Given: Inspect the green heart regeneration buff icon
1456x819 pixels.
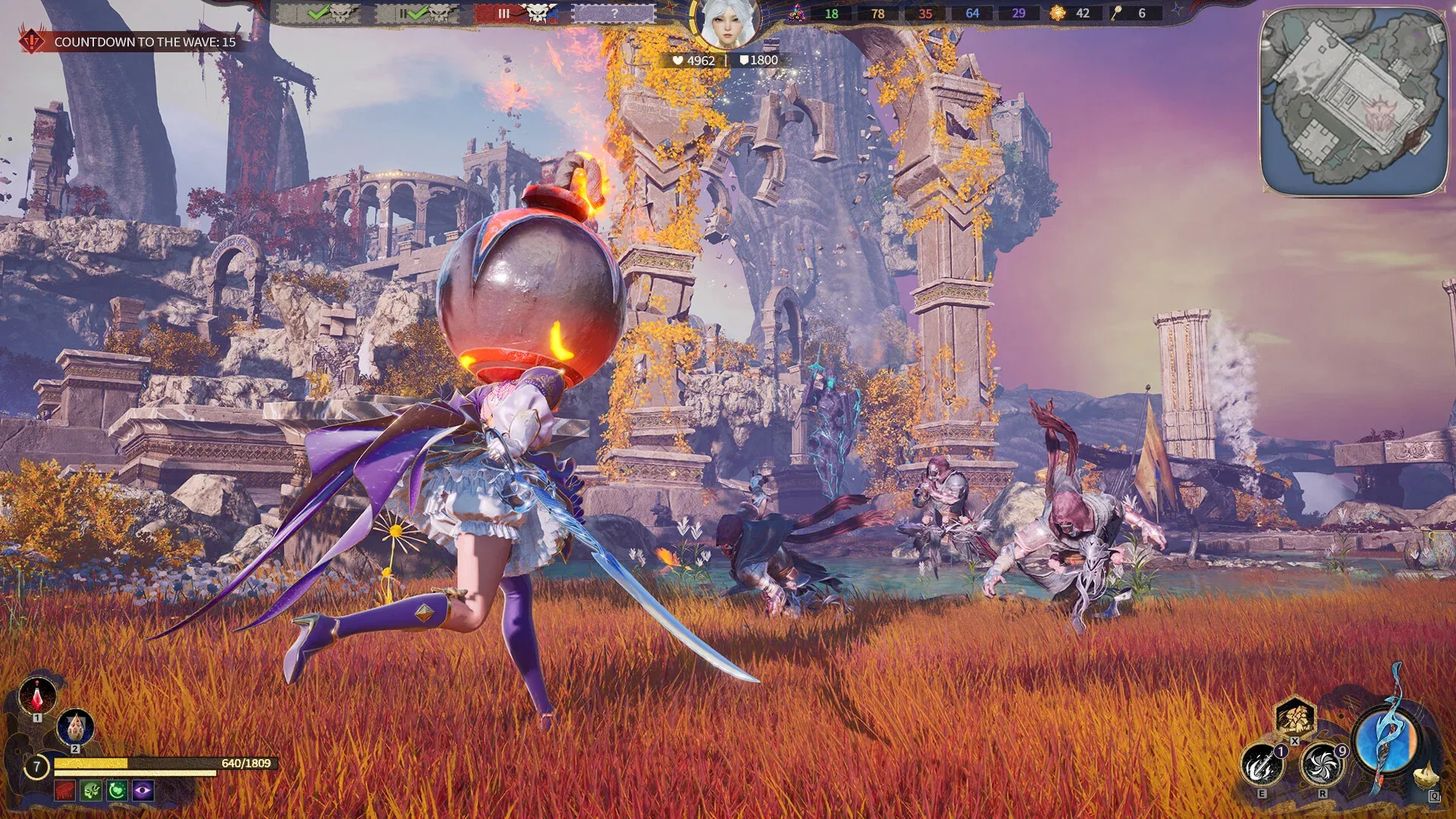Looking at the screenshot, I should tap(118, 791).
